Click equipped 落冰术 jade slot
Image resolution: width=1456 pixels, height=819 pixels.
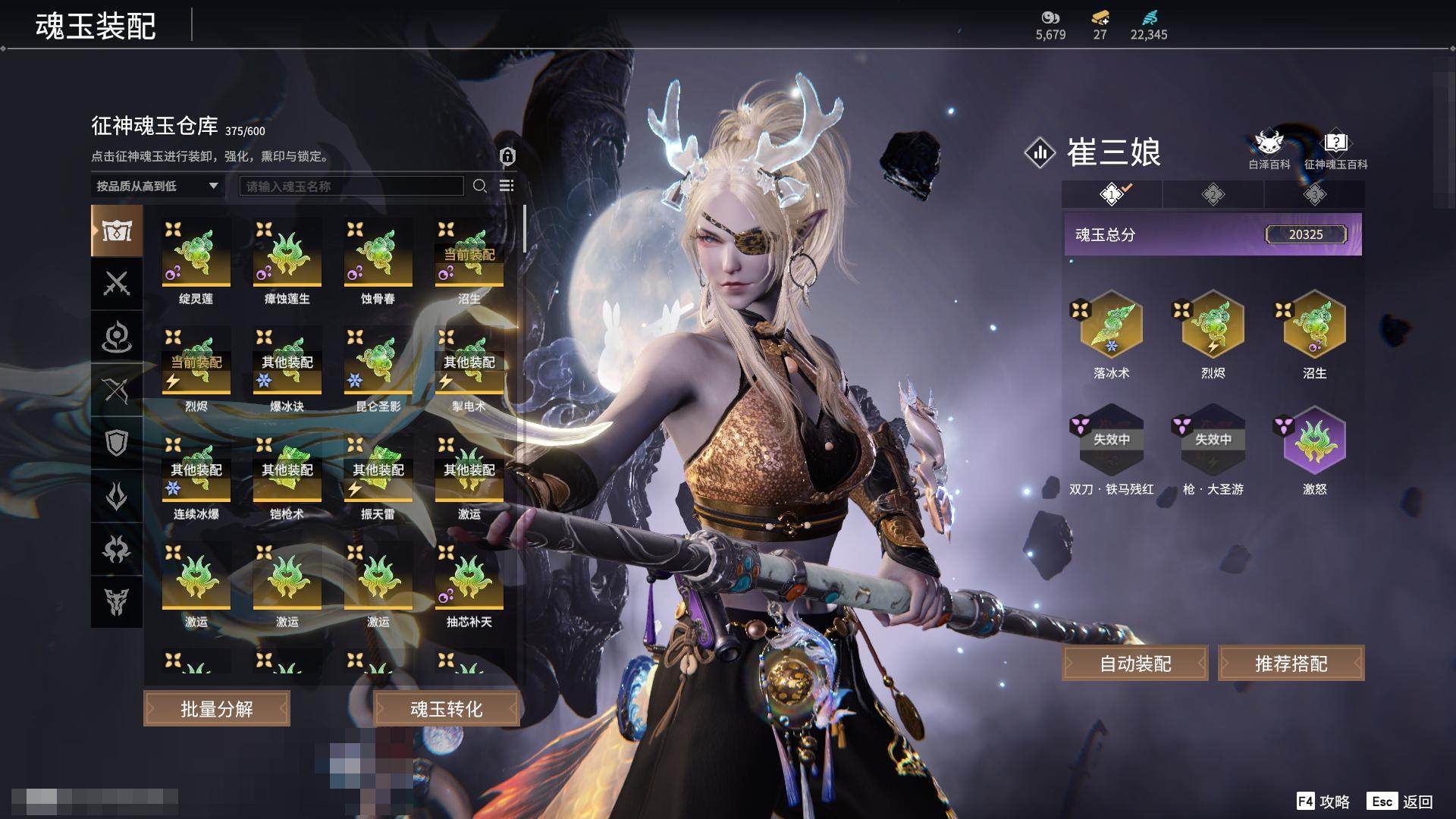[x=1111, y=325]
